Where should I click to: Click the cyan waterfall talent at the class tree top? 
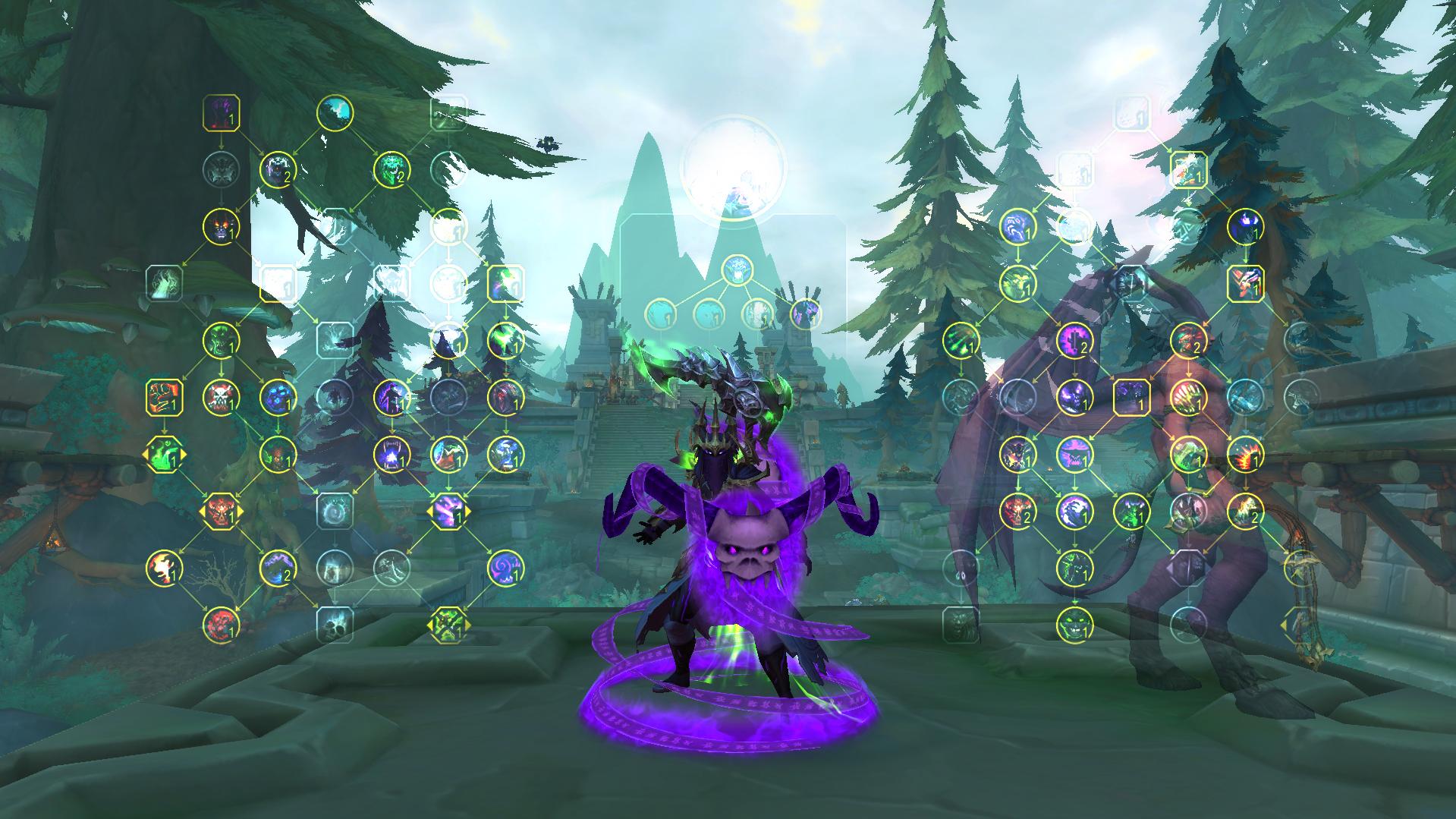pyautogui.click(x=335, y=112)
